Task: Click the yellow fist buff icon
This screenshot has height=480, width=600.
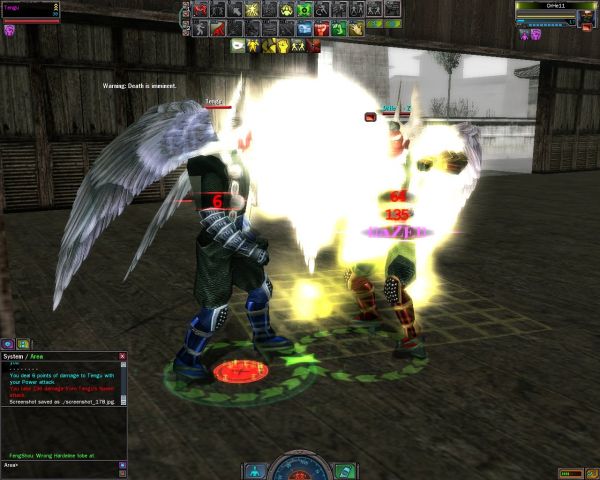Action: coord(285,45)
